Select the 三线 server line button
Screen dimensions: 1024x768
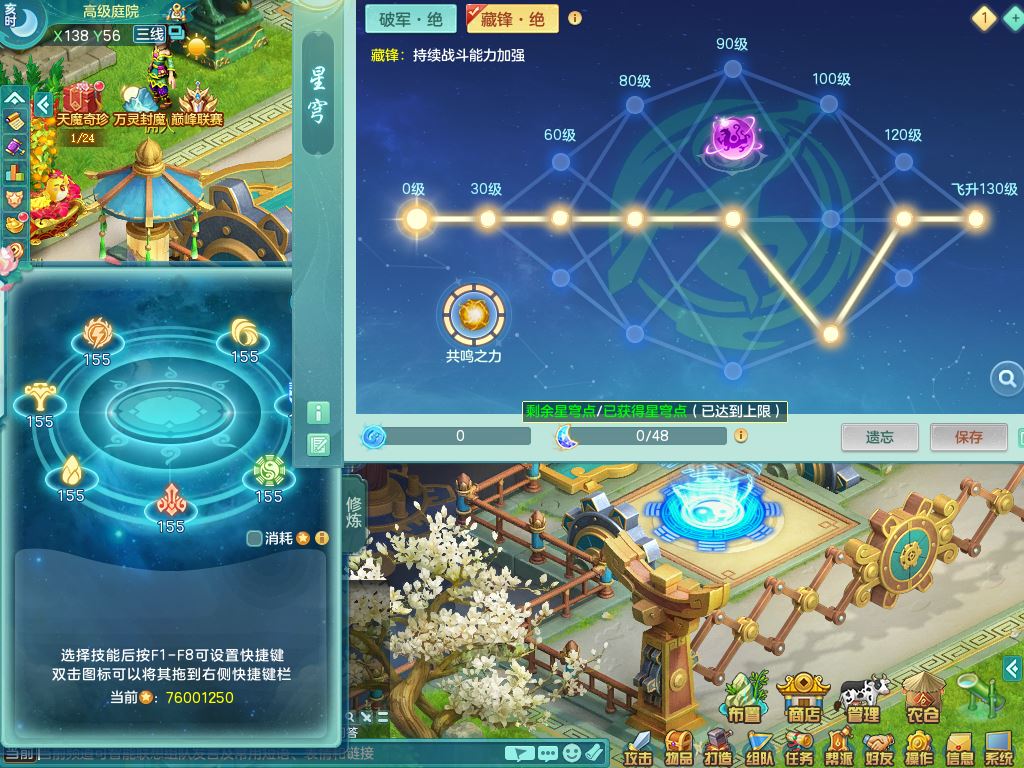(x=150, y=34)
